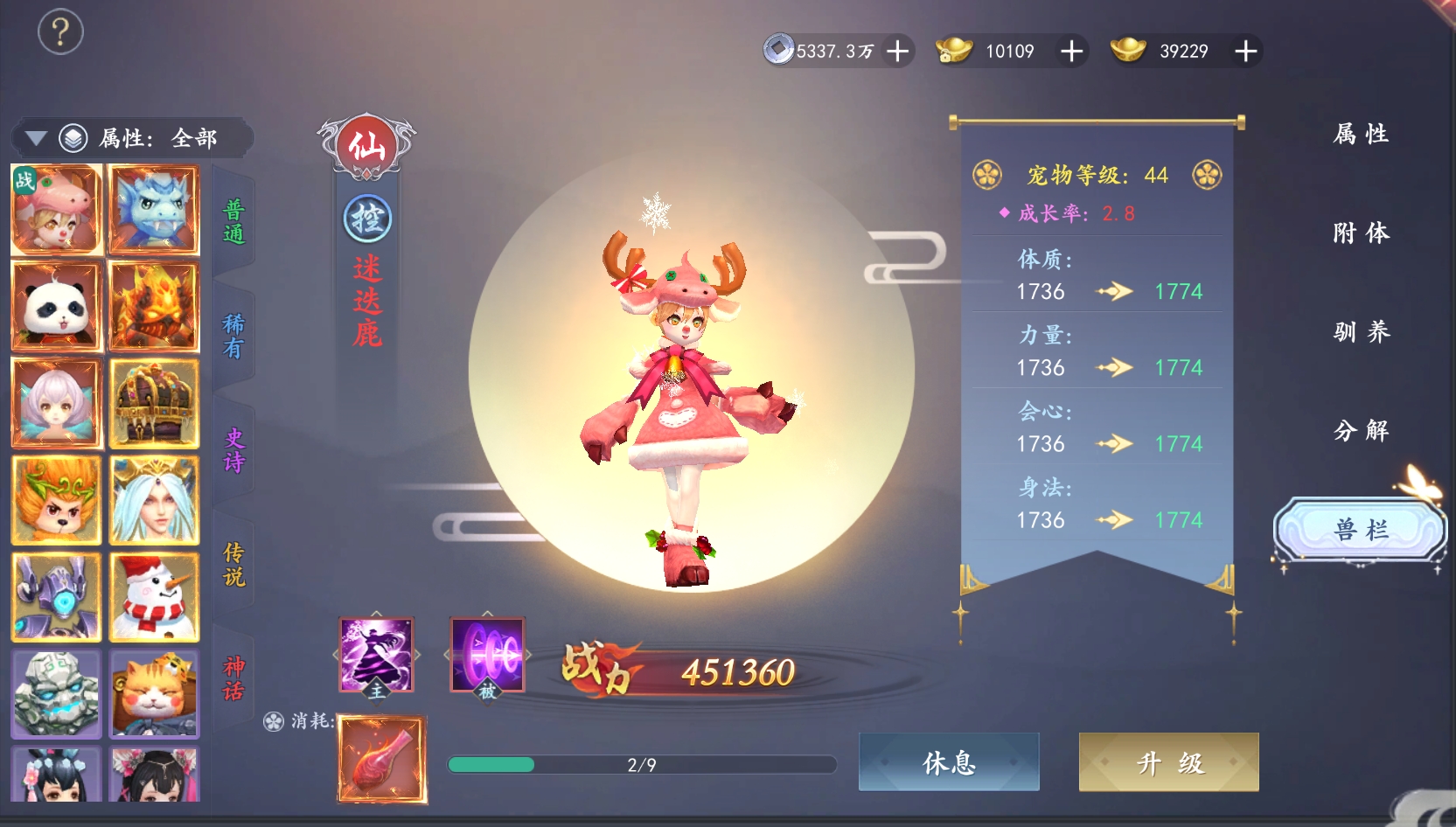Click the 2/9 progress bar

(641, 765)
